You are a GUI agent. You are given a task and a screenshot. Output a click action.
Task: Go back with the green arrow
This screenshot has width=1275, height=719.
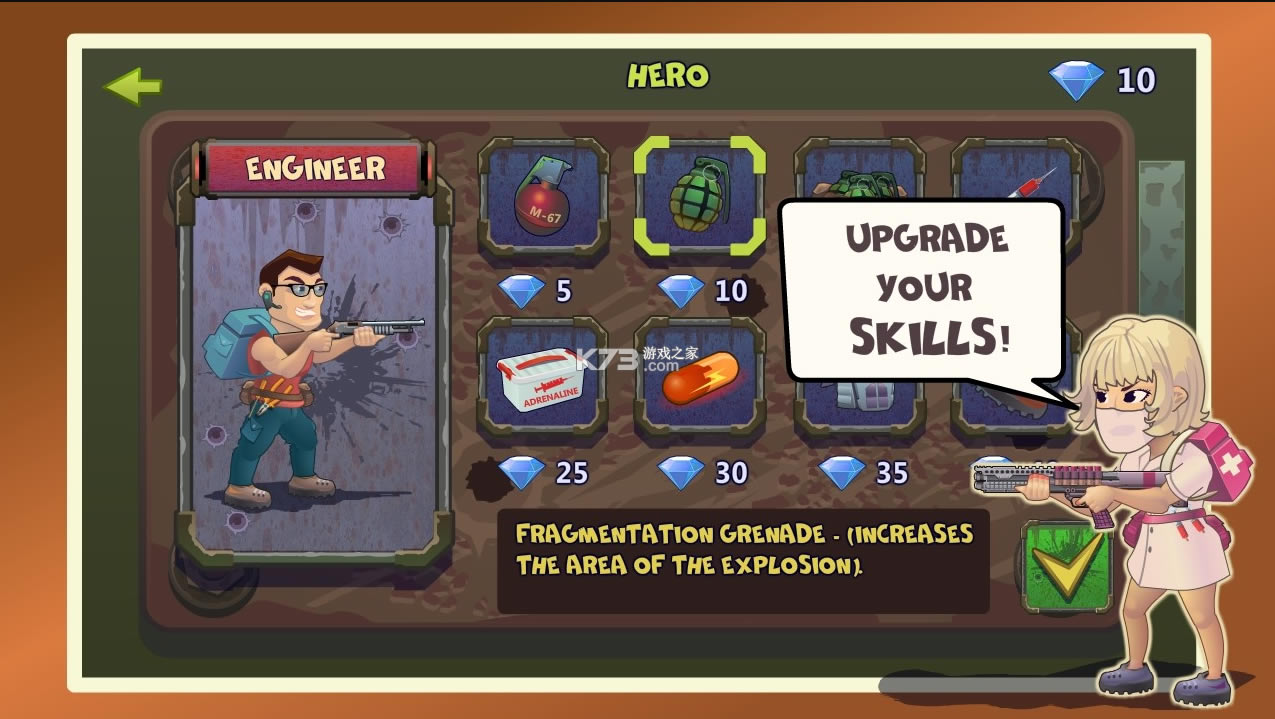coord(133,86)
